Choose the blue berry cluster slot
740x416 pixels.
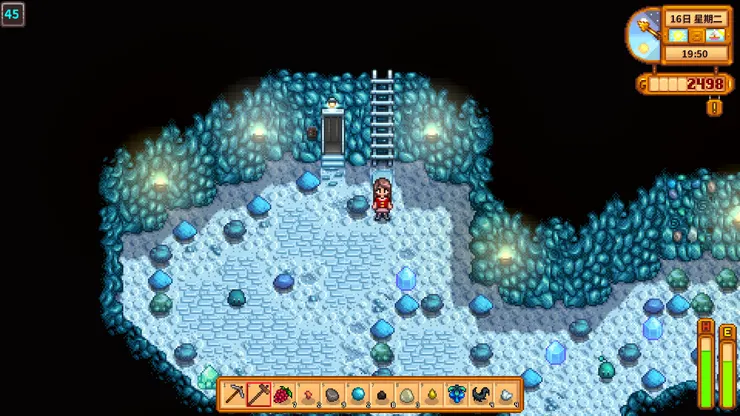455,393
